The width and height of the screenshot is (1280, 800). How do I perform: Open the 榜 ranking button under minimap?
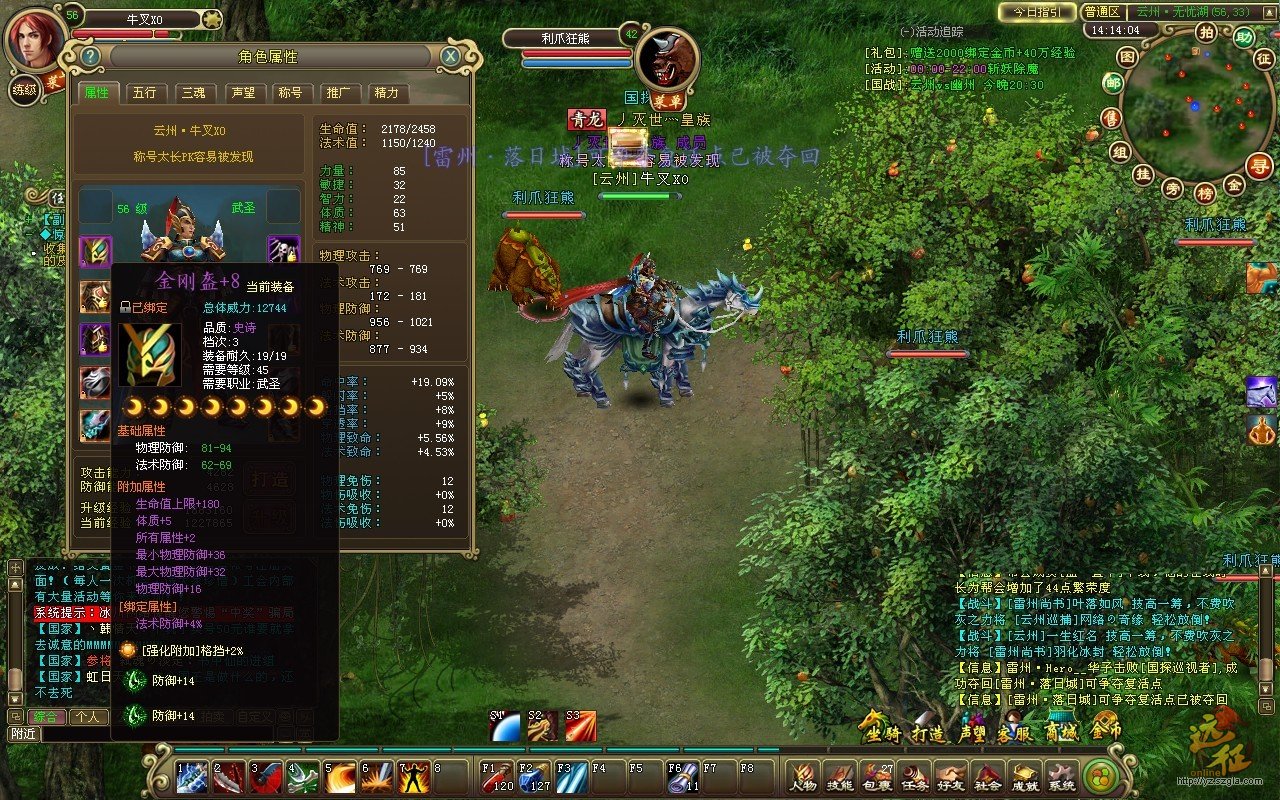coord(1205,192)
